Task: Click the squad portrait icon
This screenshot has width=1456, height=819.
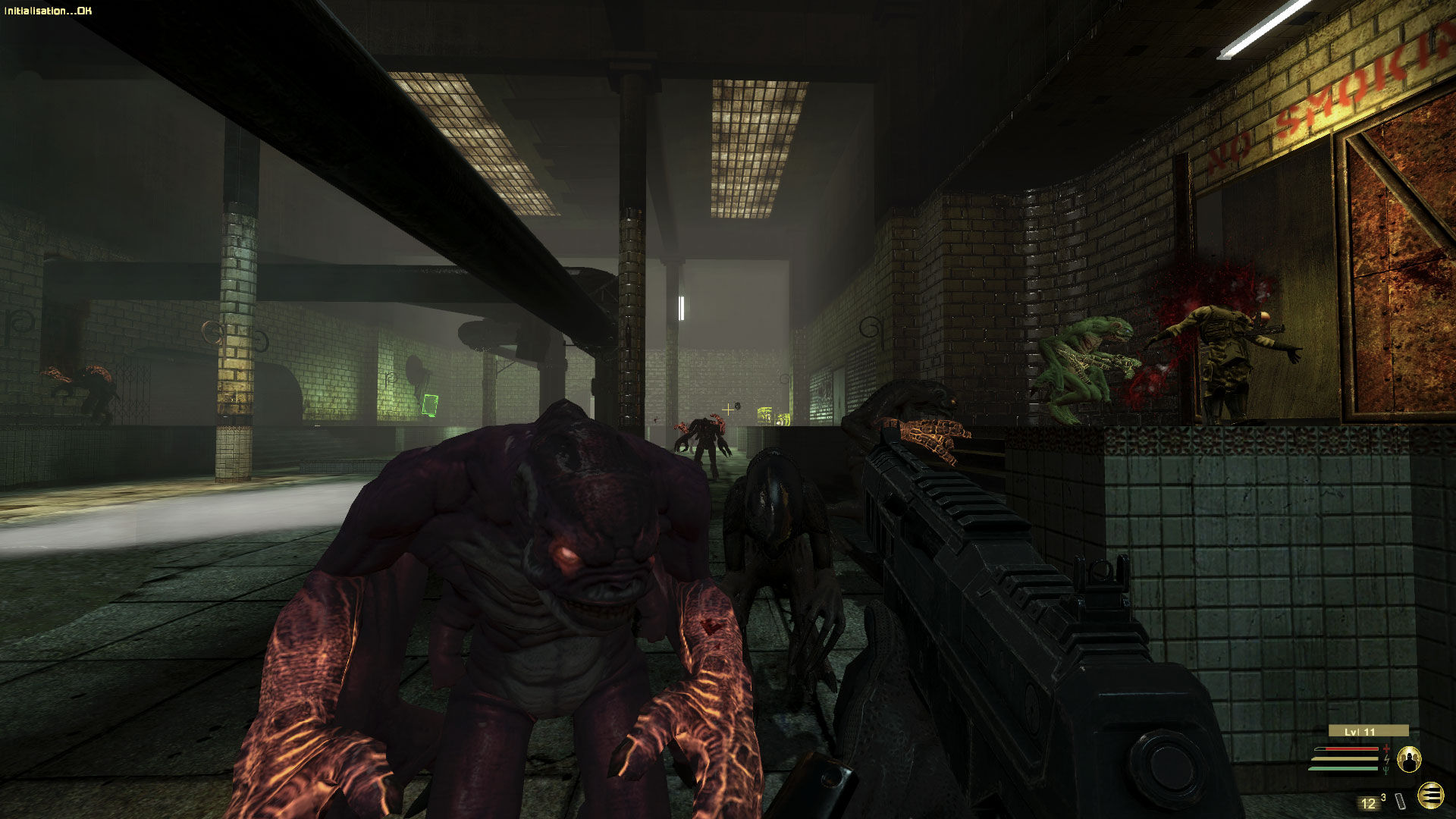Action: [x=1409, y=760]
